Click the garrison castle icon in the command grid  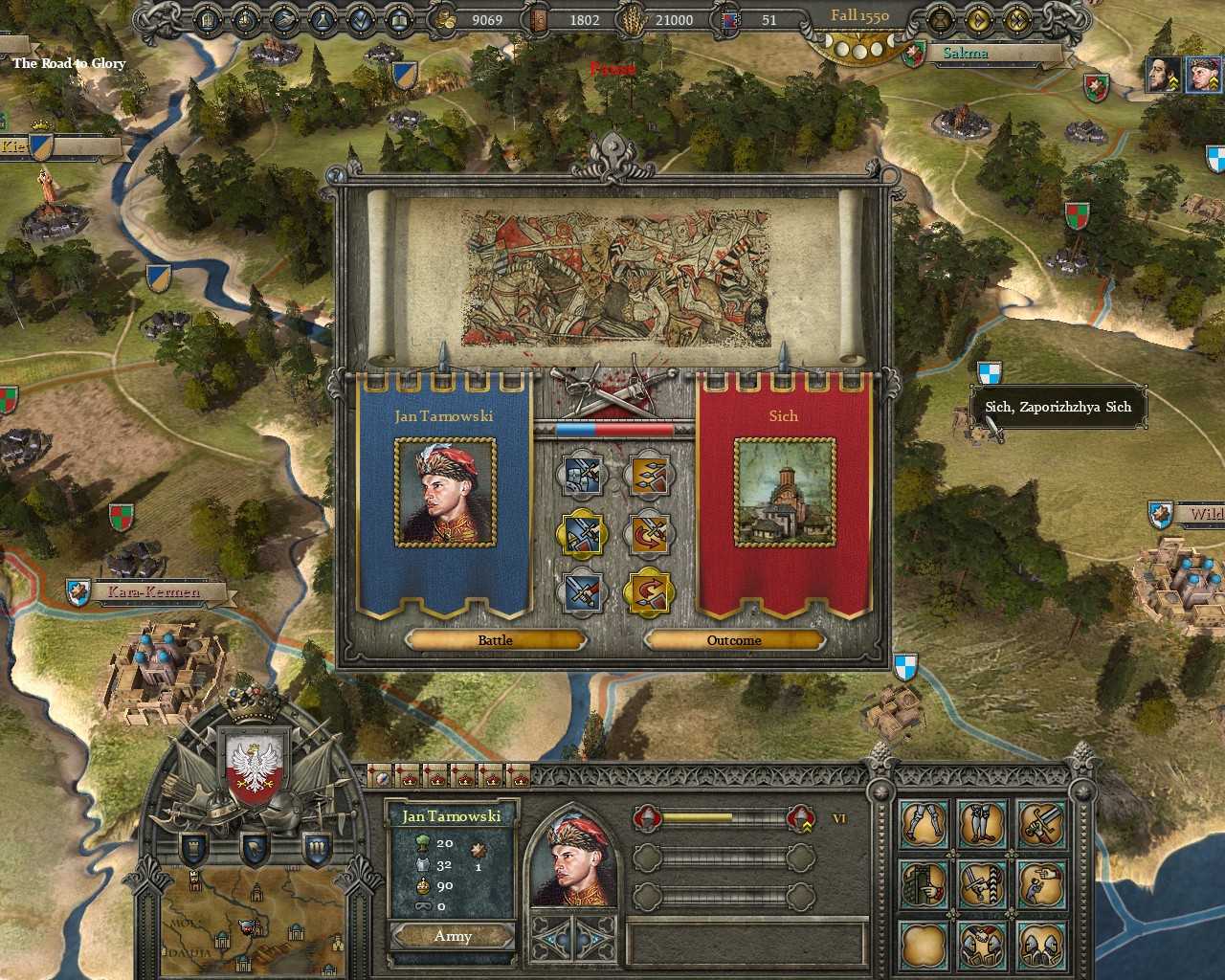point(923,883)
